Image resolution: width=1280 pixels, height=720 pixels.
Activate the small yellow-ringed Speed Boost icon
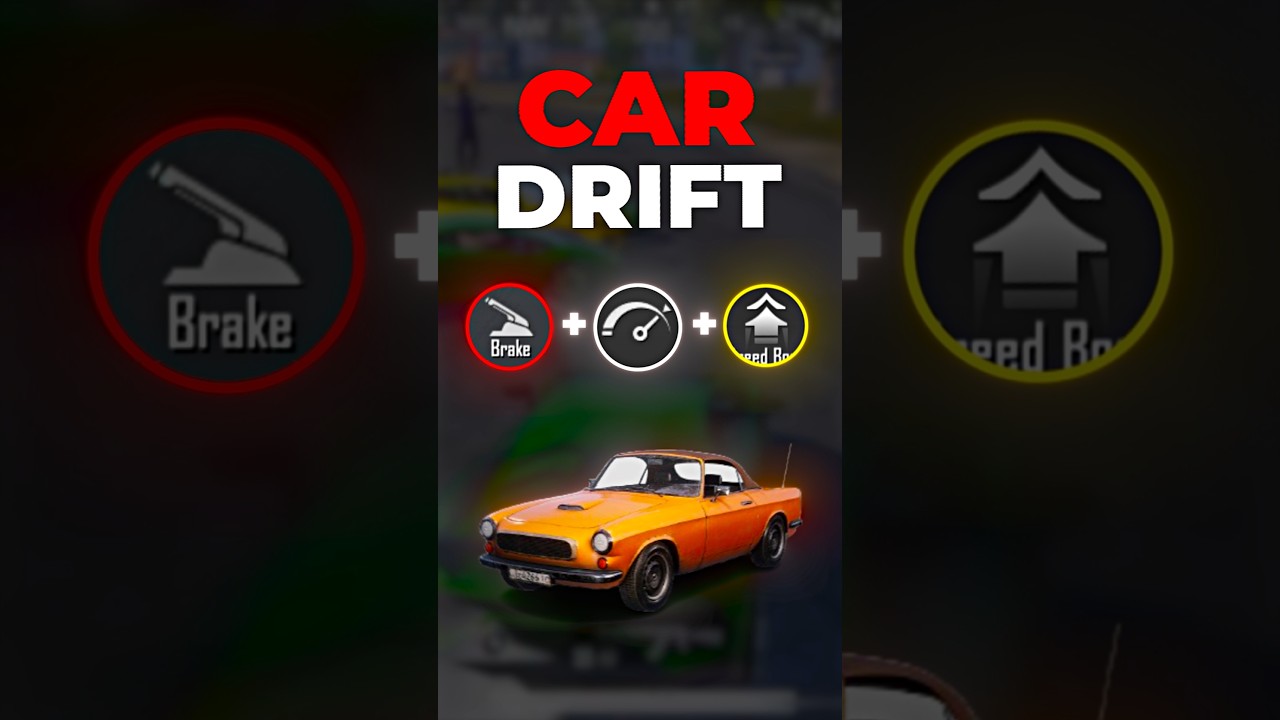765,326
